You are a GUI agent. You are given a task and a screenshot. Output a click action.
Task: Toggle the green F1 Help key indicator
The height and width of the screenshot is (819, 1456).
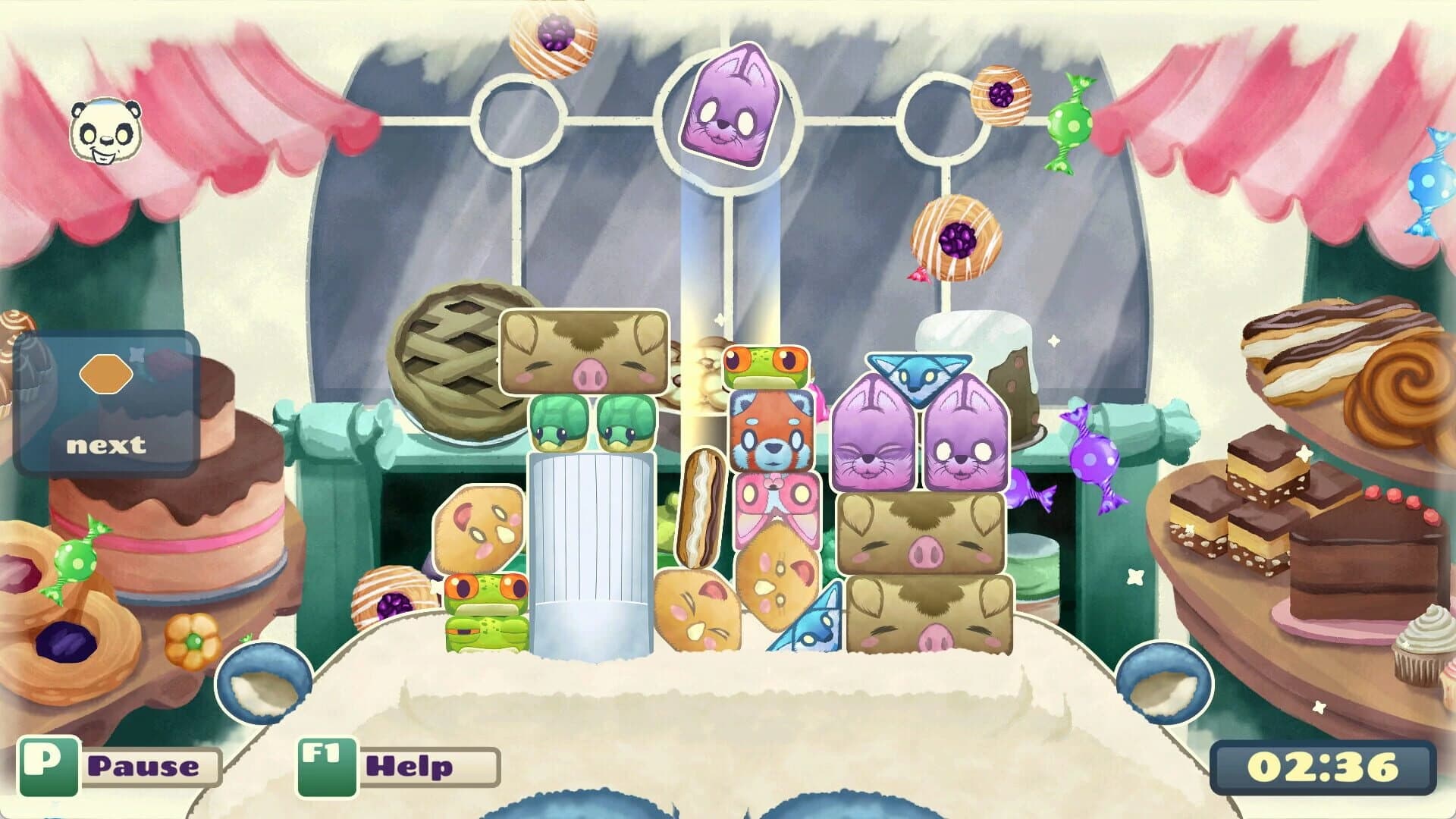(326, 767)
